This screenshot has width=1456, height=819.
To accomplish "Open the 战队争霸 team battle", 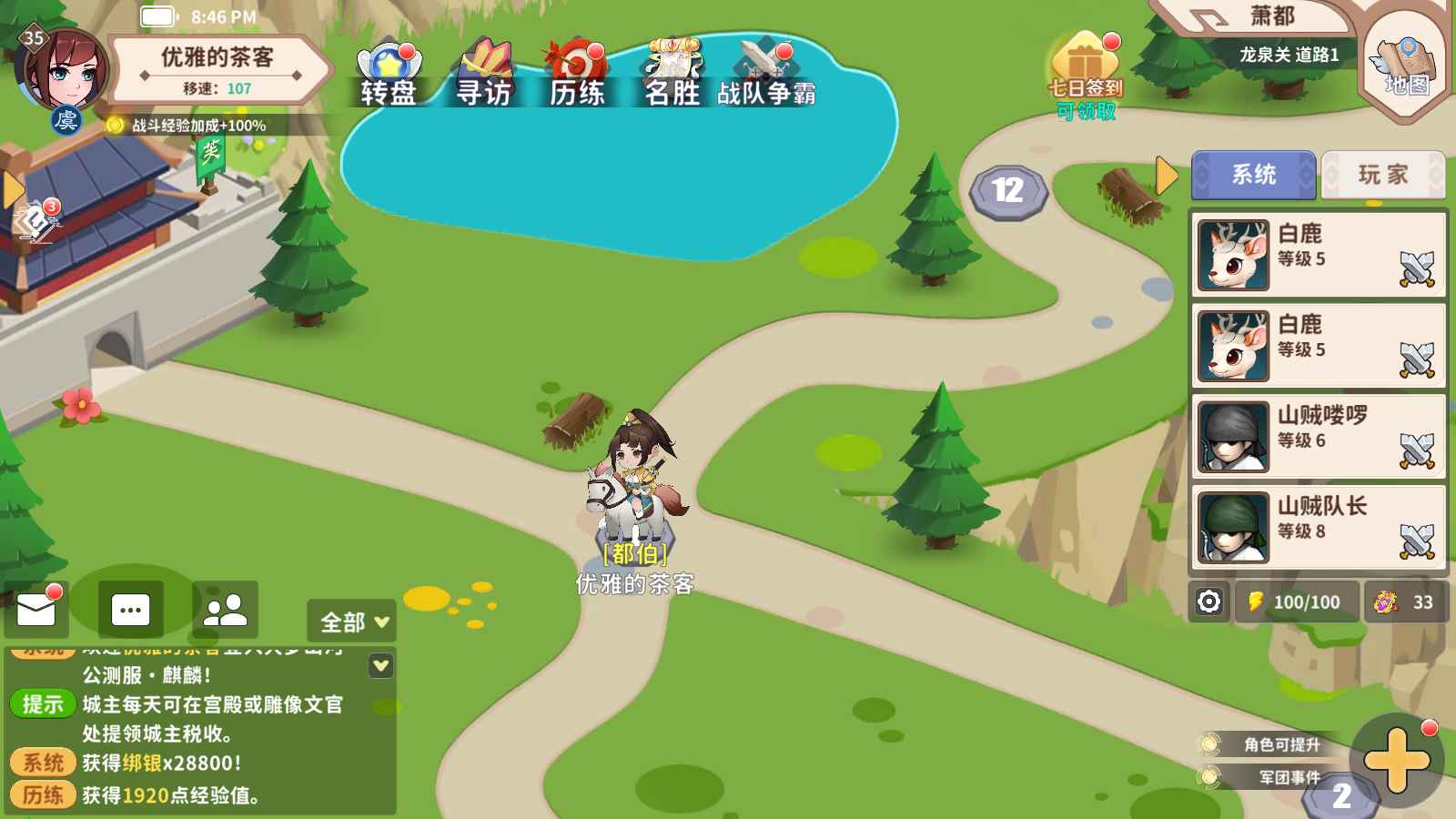I will tap(766, 74).
